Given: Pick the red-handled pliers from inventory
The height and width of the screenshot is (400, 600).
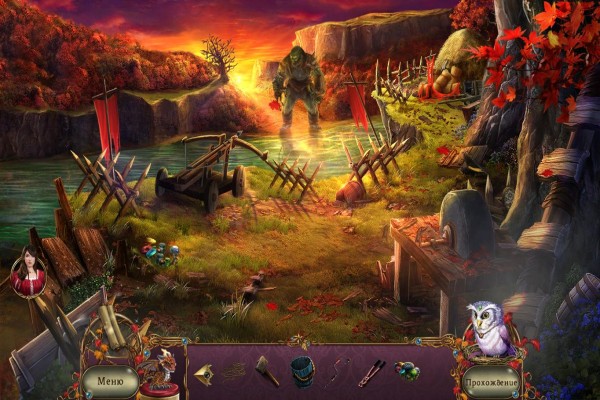Looking at the screenshot, I should pyautogui.click(x=372, y=372).
